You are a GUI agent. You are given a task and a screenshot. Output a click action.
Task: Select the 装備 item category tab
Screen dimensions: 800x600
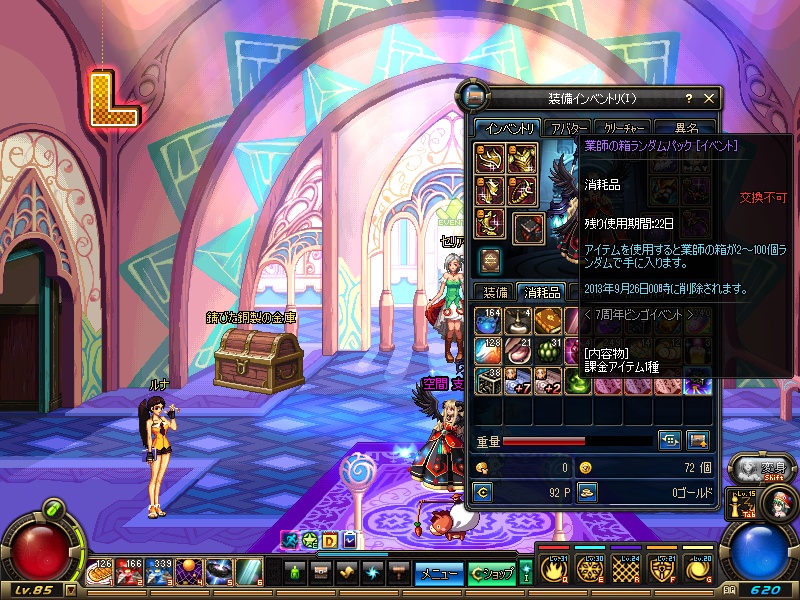(x=496, y=292)
